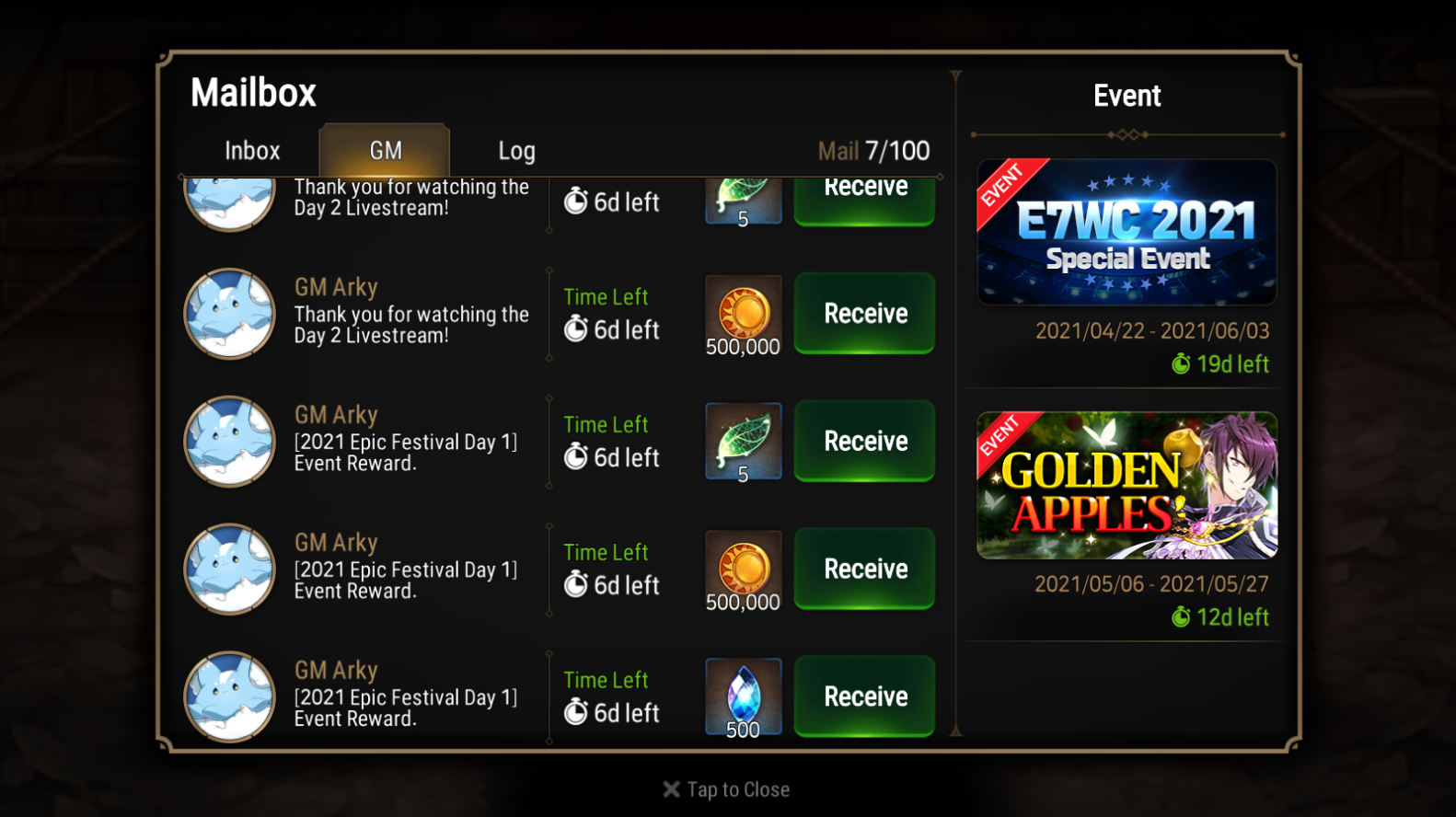This screenshot has height=817, width=1456.
Task: Tap GM Arky's avatar on the Day 2 Livestream mail
Action: point(229,314)
